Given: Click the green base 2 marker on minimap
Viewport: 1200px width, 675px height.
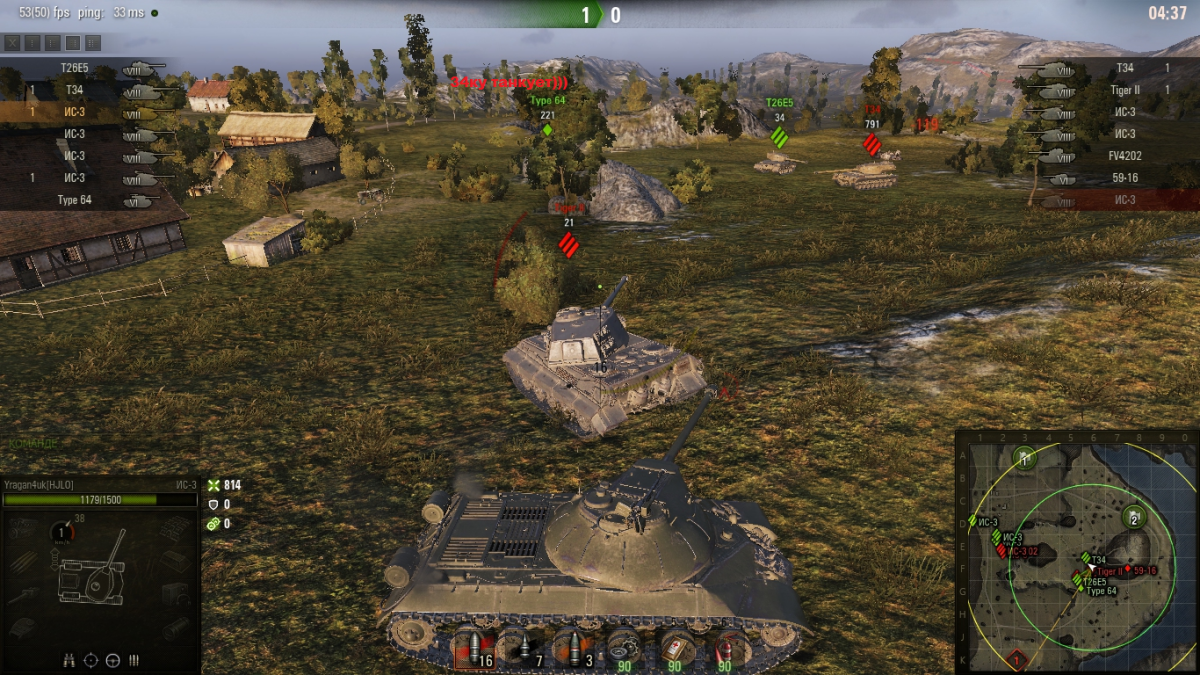Looking at the screenshot, I should (1133, 517).
